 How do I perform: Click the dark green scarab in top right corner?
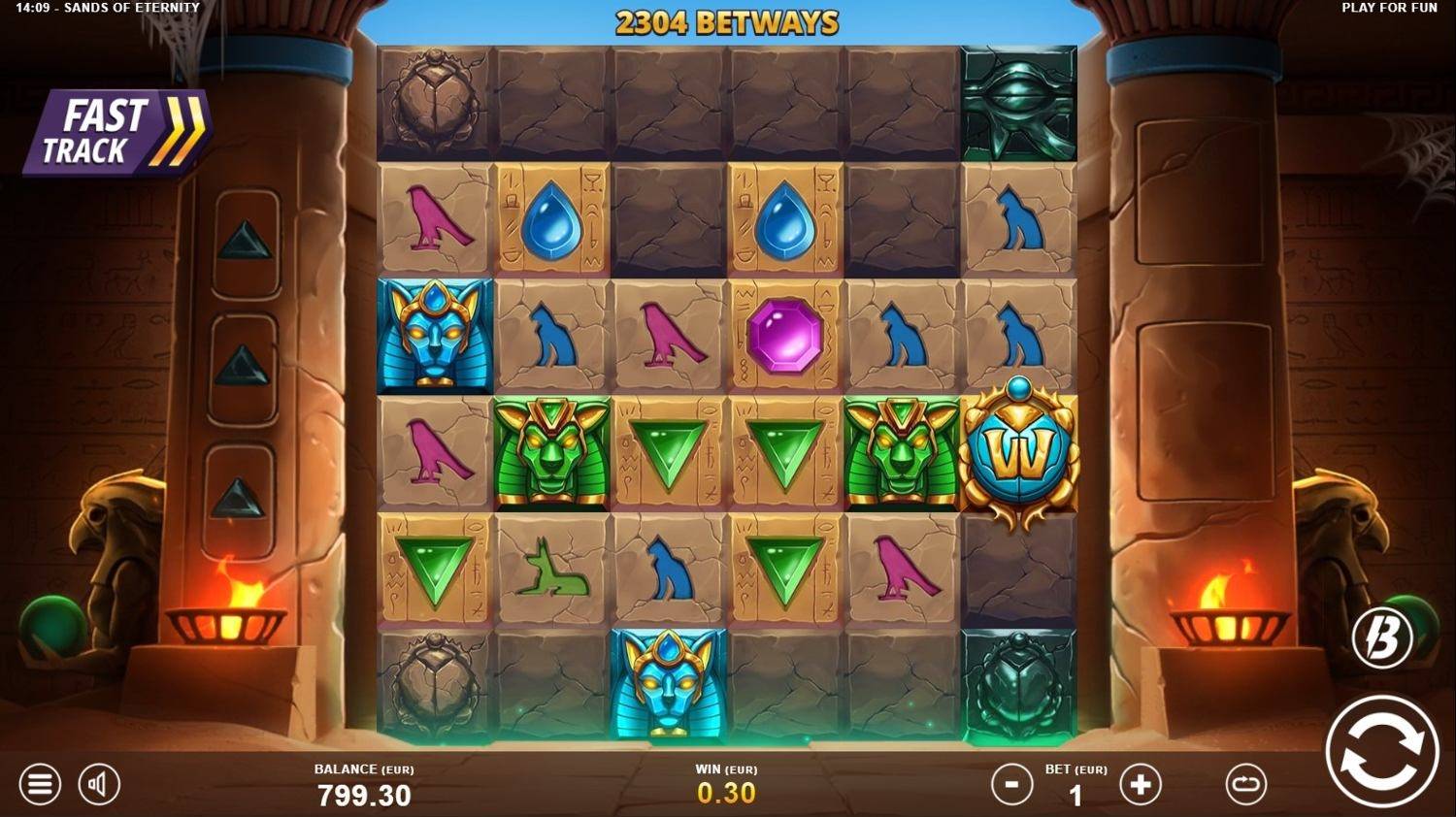[x=1015, y=101]
